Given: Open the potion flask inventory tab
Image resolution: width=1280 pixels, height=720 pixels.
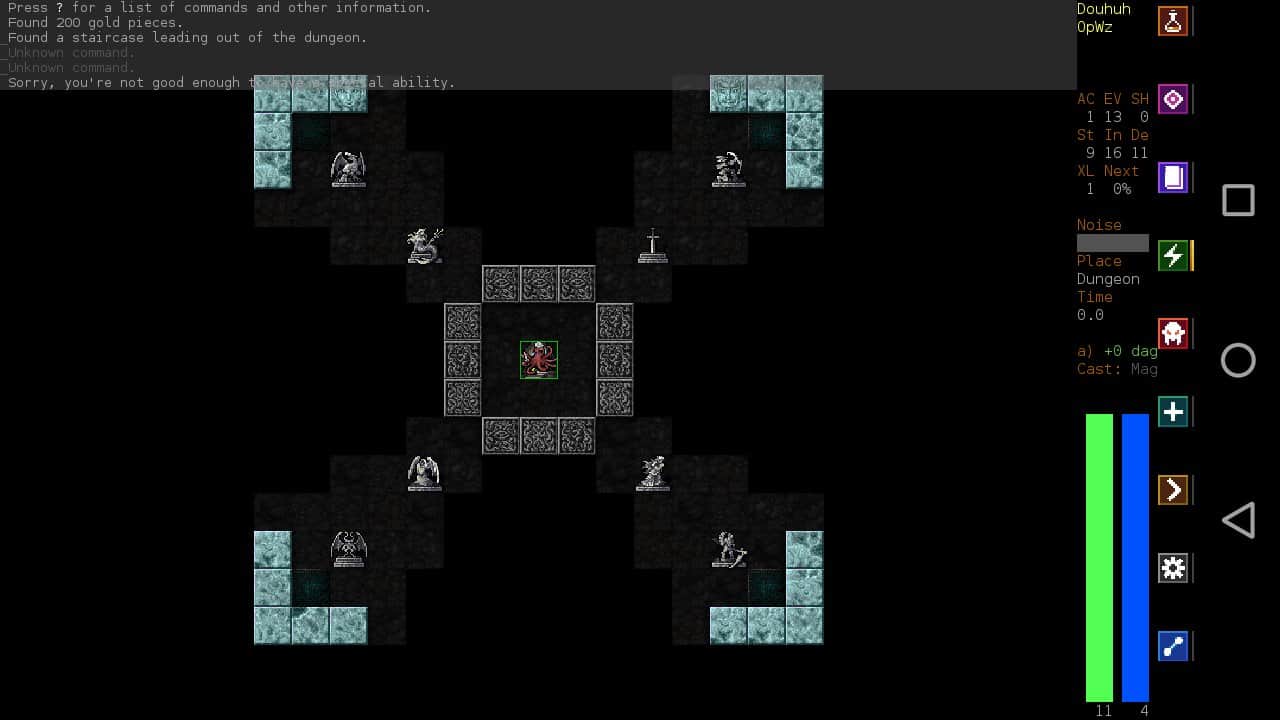Looking at the screenshot, I should [1173, 21].
